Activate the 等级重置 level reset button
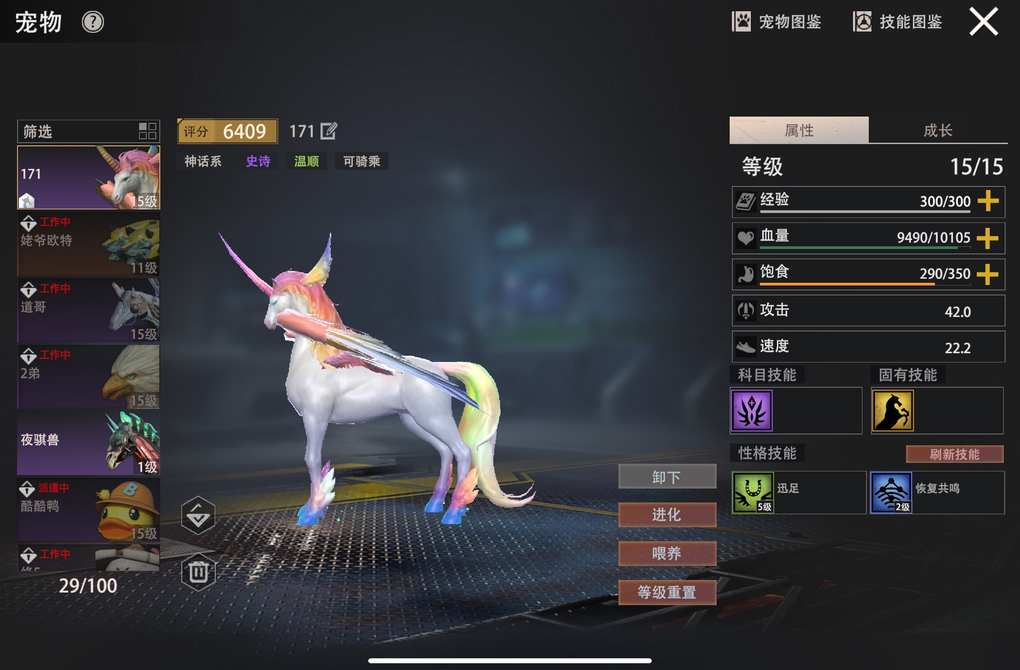The image size is (1020, 670). tap(667, 592)
